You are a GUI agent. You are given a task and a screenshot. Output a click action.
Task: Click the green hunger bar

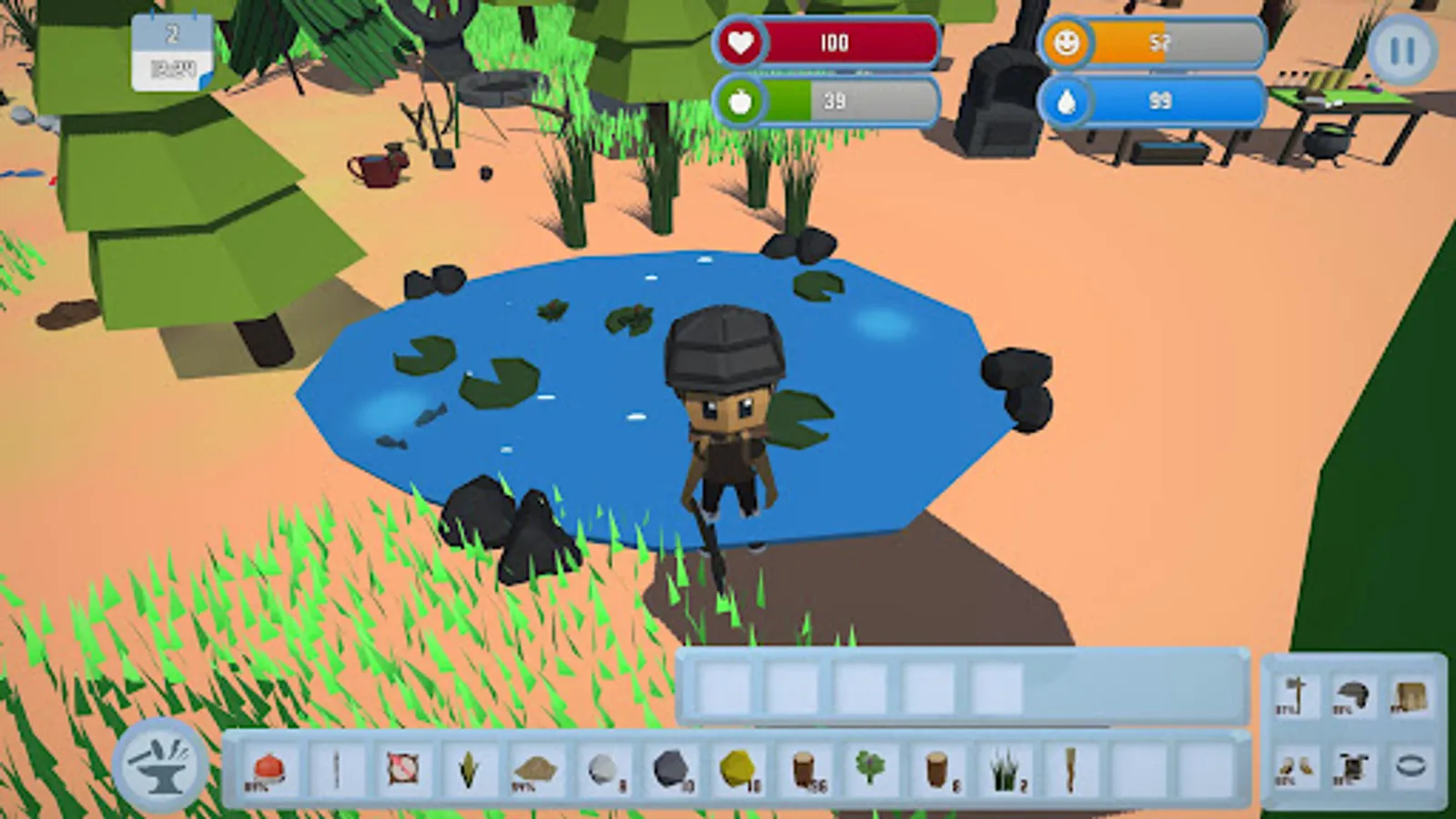pyautogui.click(x=788, y=102)
